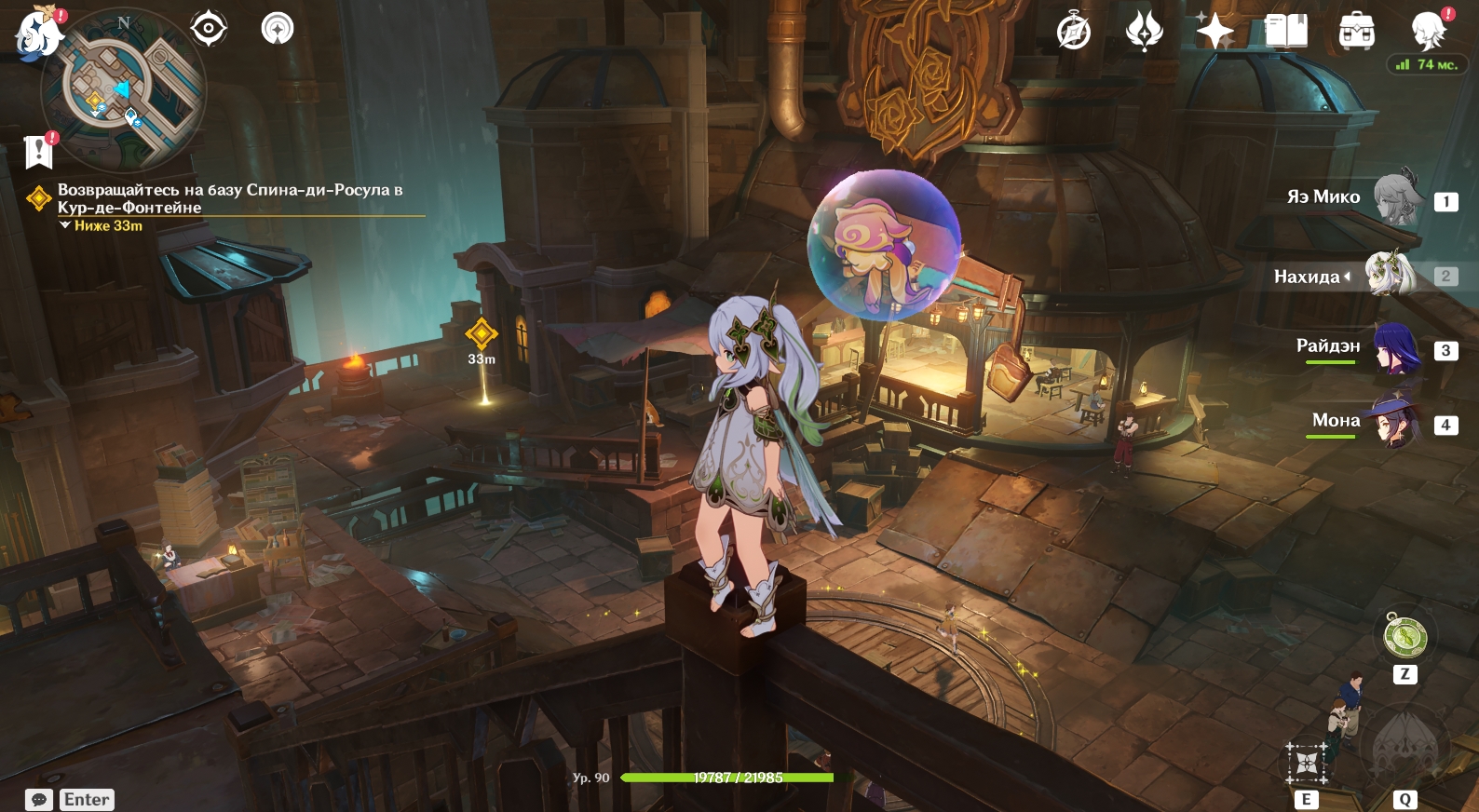1479x812 pixels.
Task: Open the adventurer handbook book icon
Action: click(1285, 32)
